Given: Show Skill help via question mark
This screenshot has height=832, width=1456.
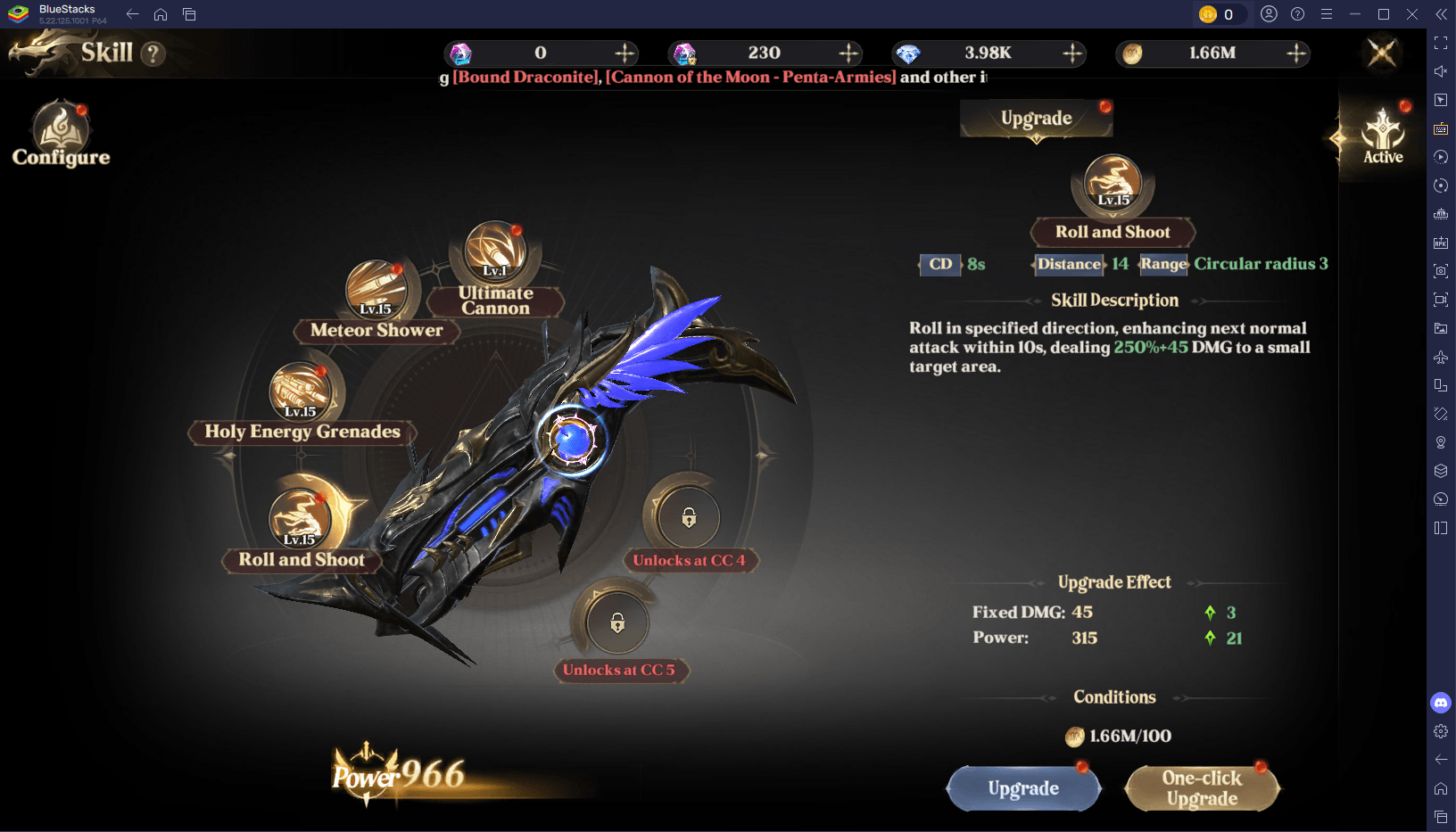Looking at the screenshot, I should click(153, 54).
